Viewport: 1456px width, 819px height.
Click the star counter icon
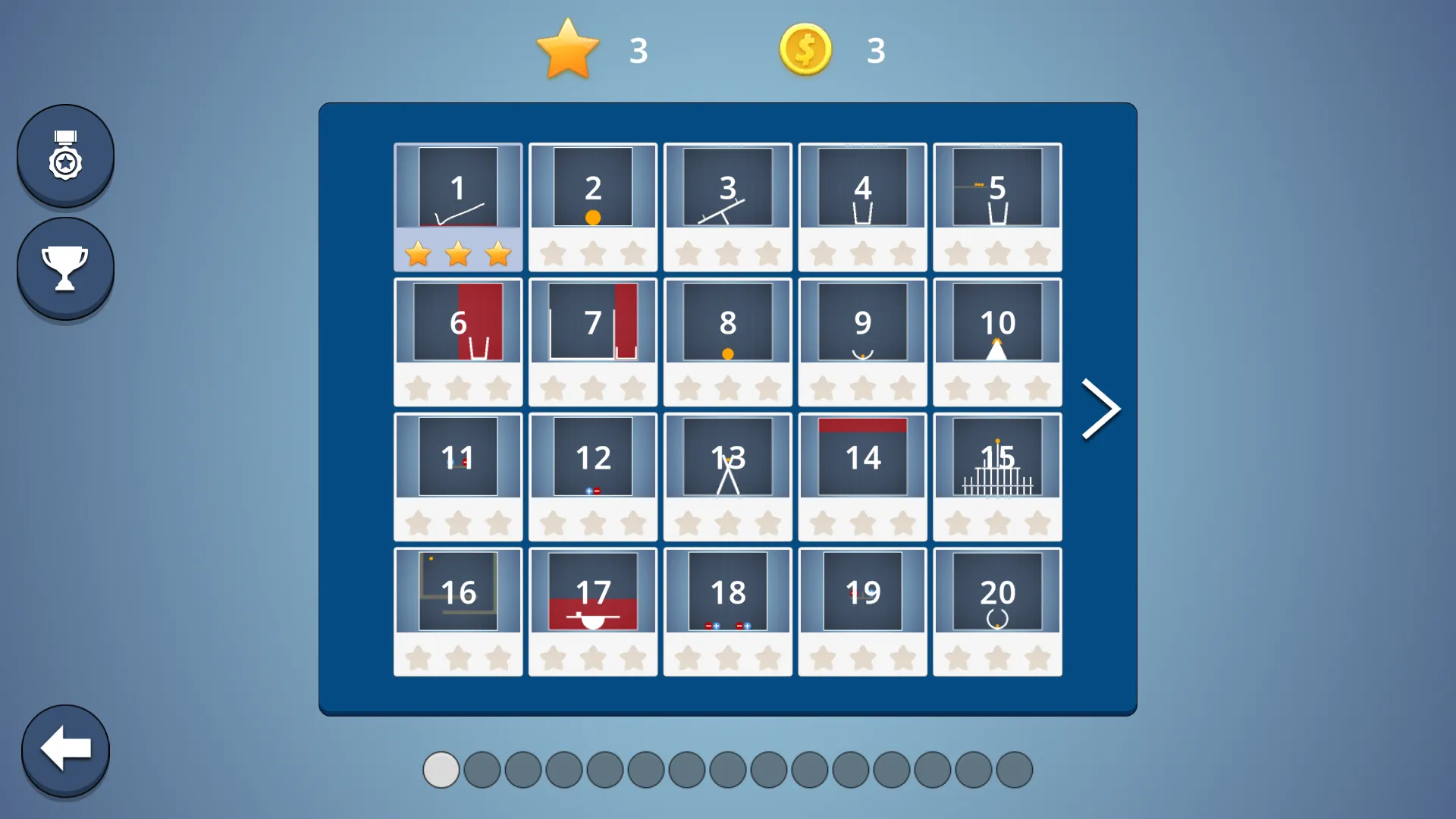pos(567,49)
